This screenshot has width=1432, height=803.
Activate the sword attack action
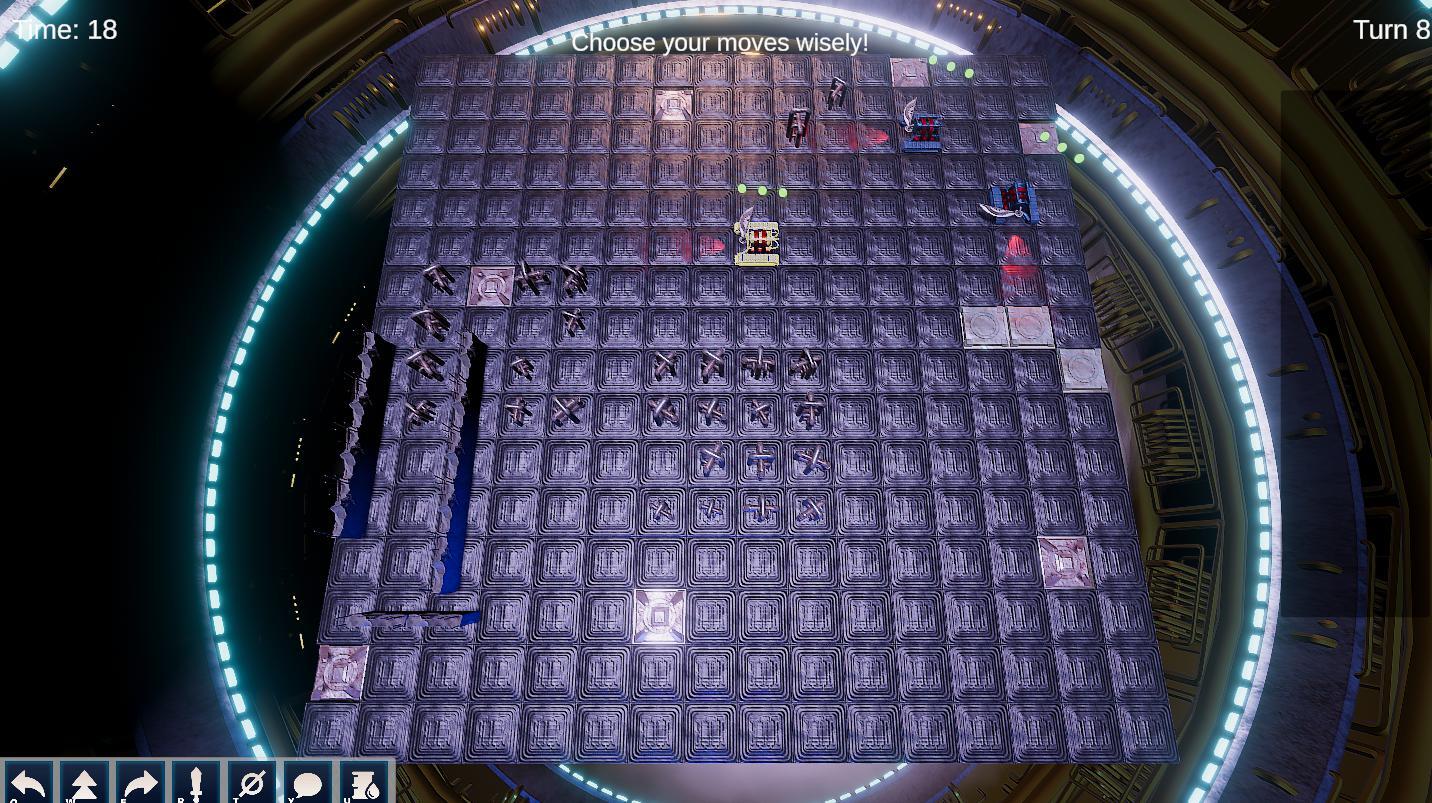coord(196,783)
